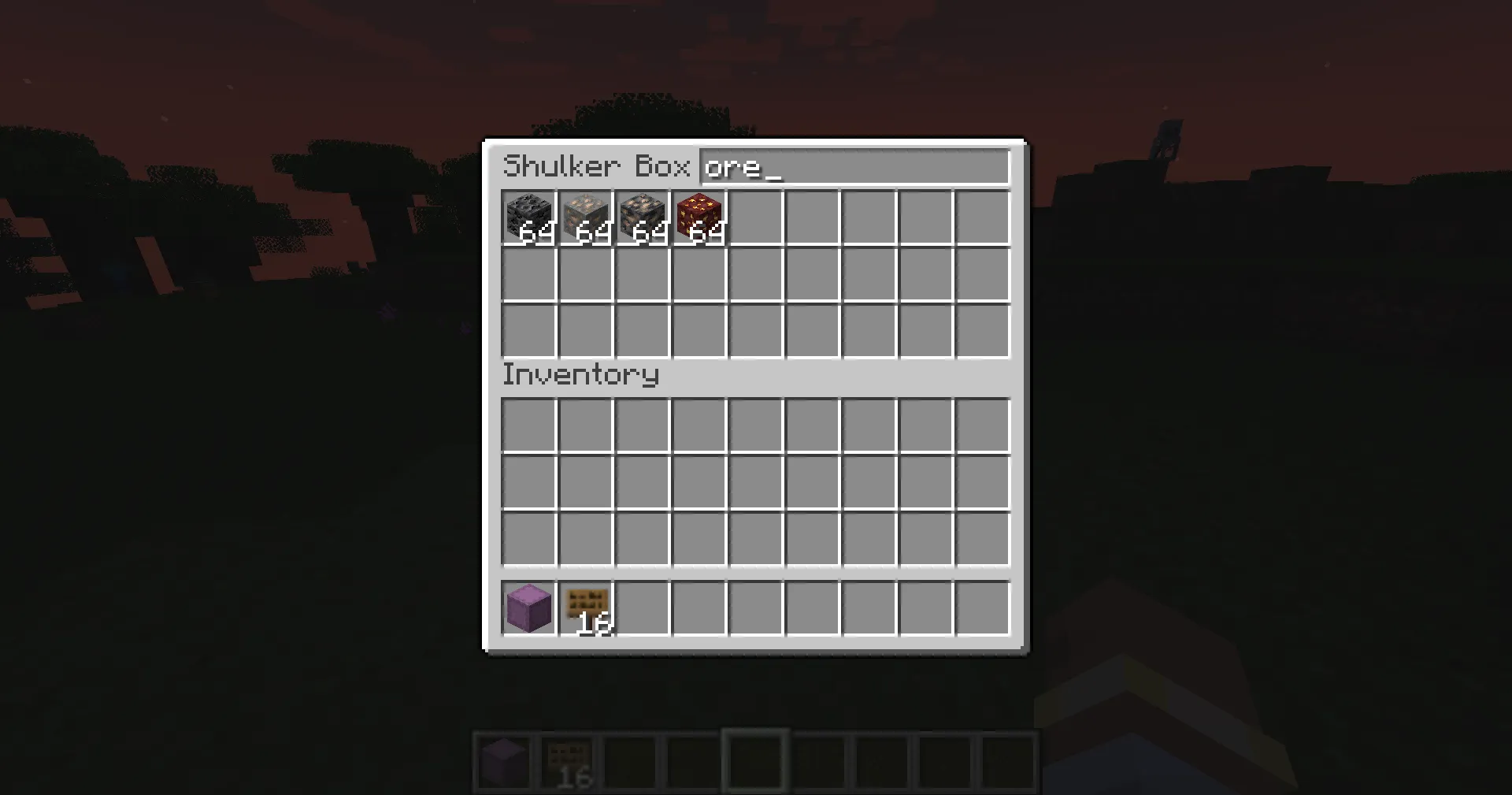Click the empty slot right of nether gold ore
The image size is (1512, 795).
point(756,218)
